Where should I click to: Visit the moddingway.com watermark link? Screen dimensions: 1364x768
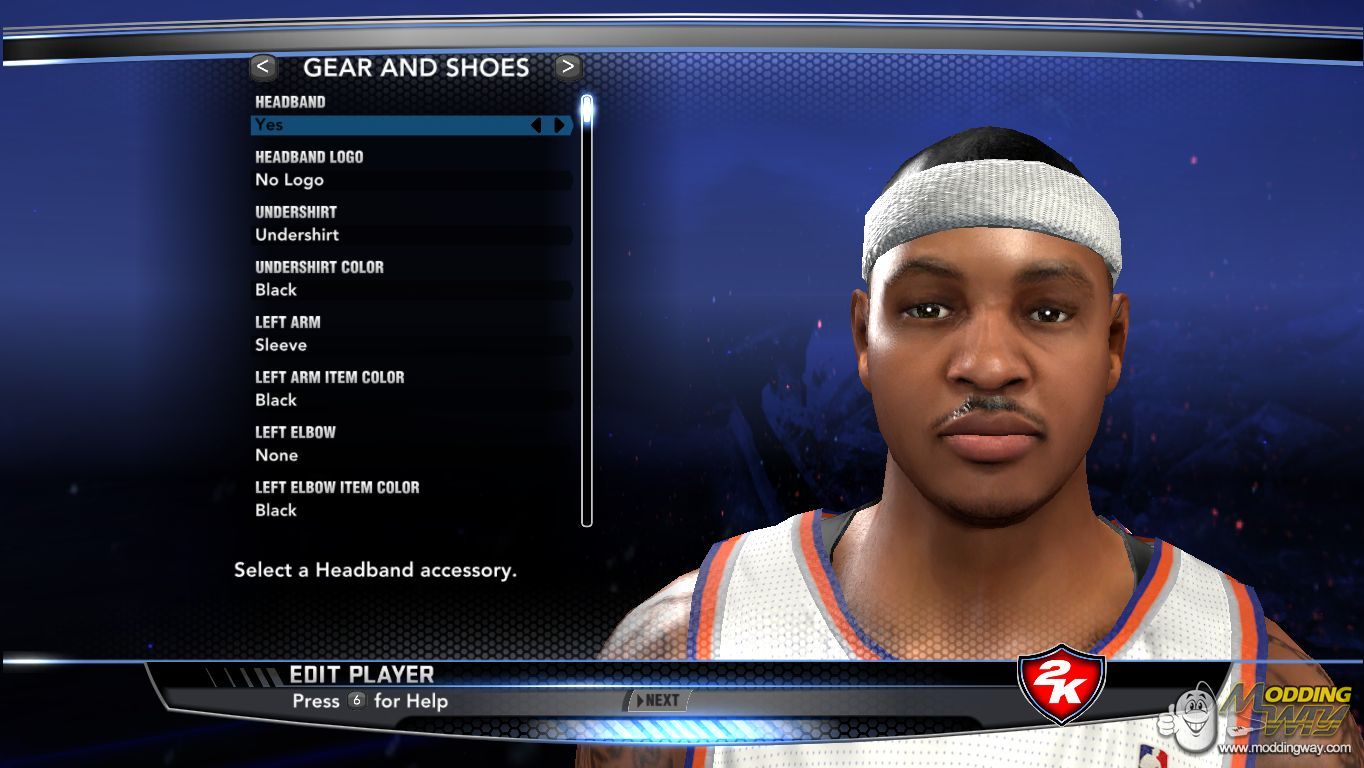pos(1284,748)
